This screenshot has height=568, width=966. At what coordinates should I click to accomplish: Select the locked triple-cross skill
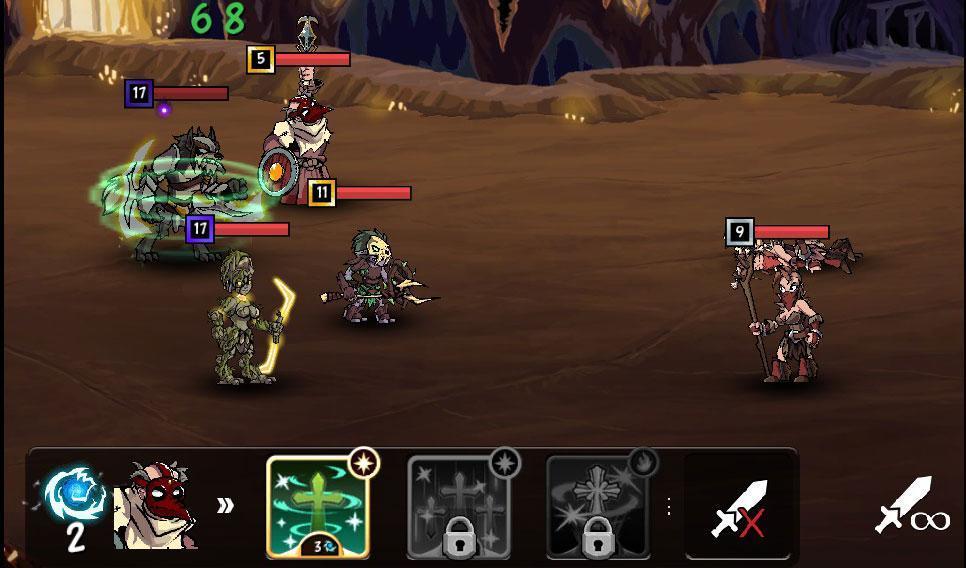[458, 506]
